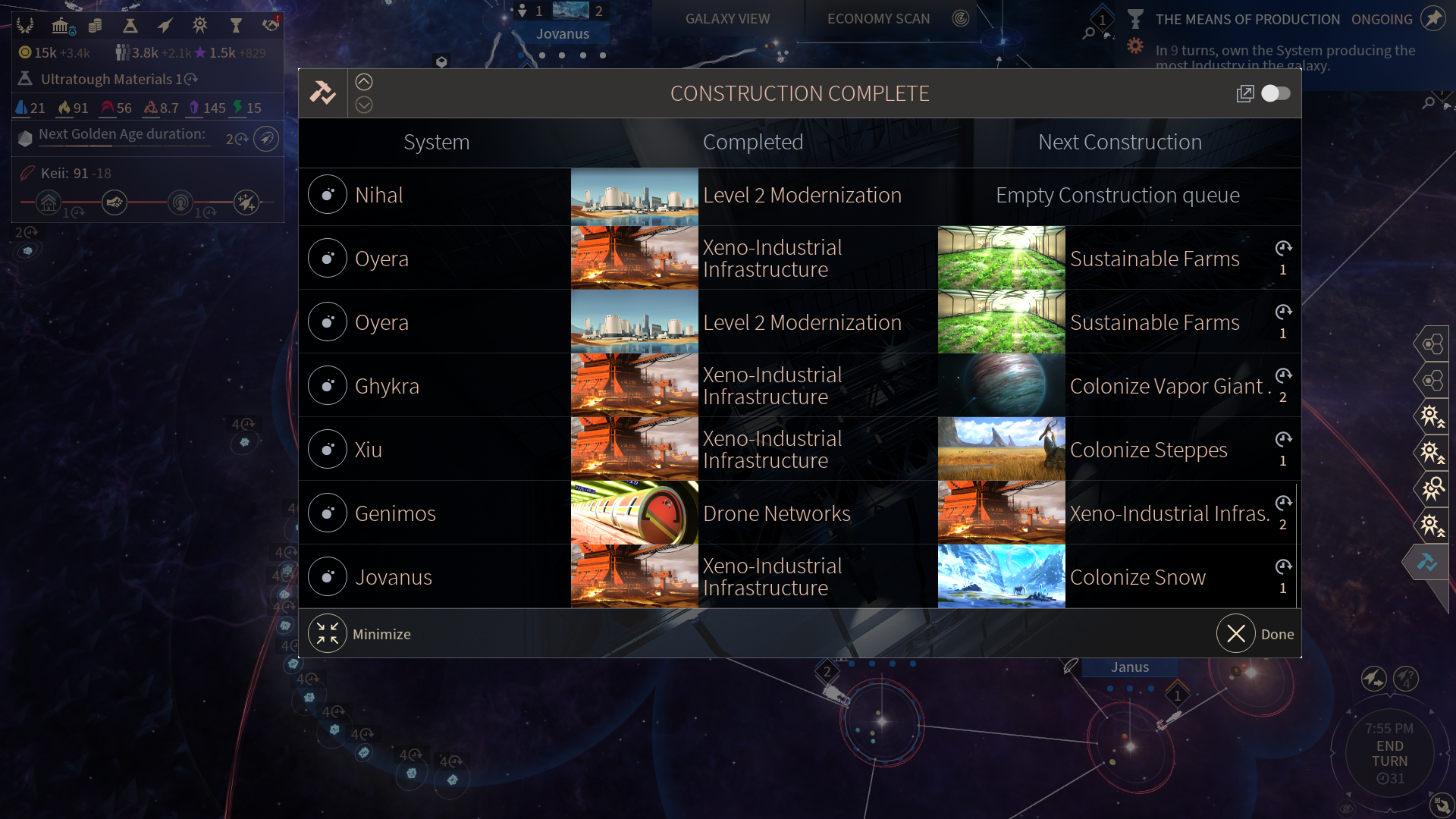Image resolution: width=1456 pixels, height=819 pixels.
Task: Click the Drone Networks completed thumbnail
Action: pos(634,513)
